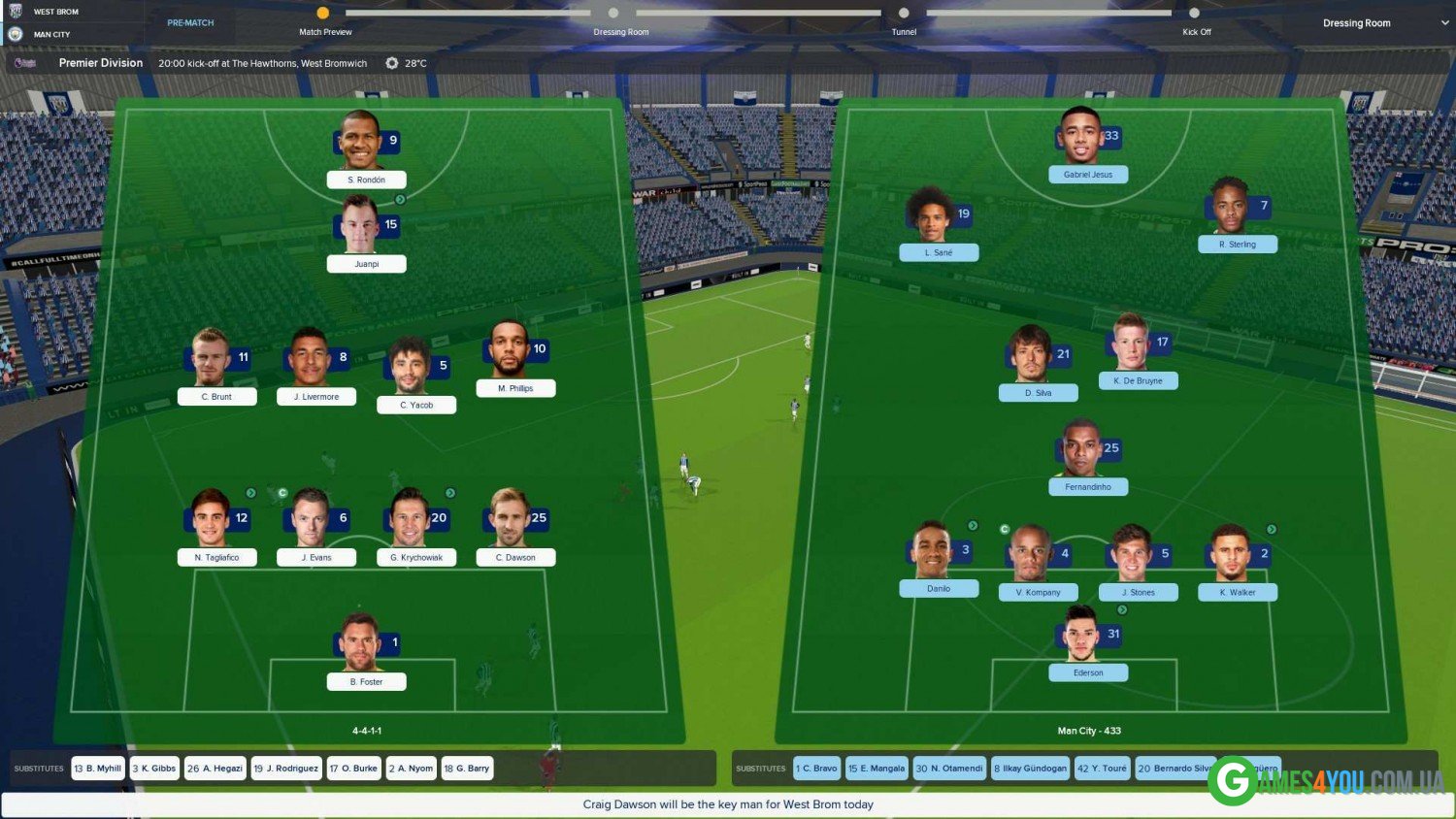Go to the Tunnel stage marker
The image size is (1456, 819).
tap(904, 14)
